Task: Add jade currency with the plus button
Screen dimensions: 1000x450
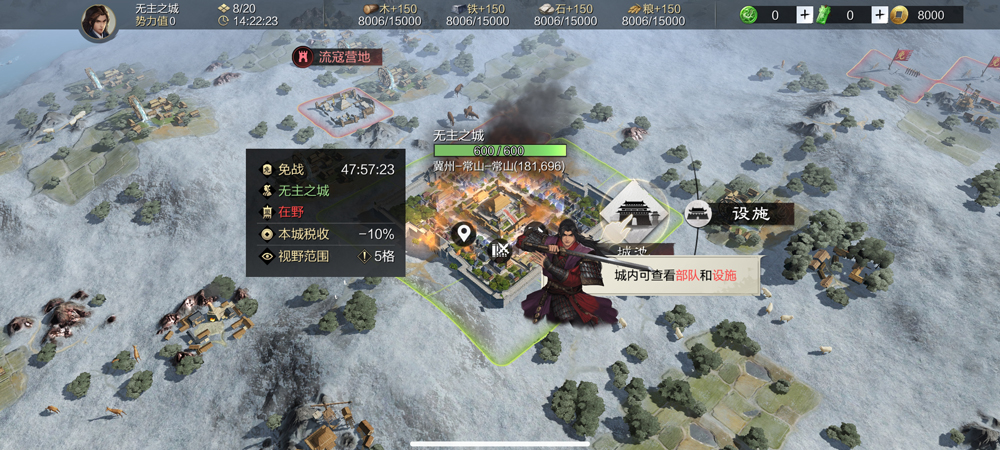Action: pos(805,15)
